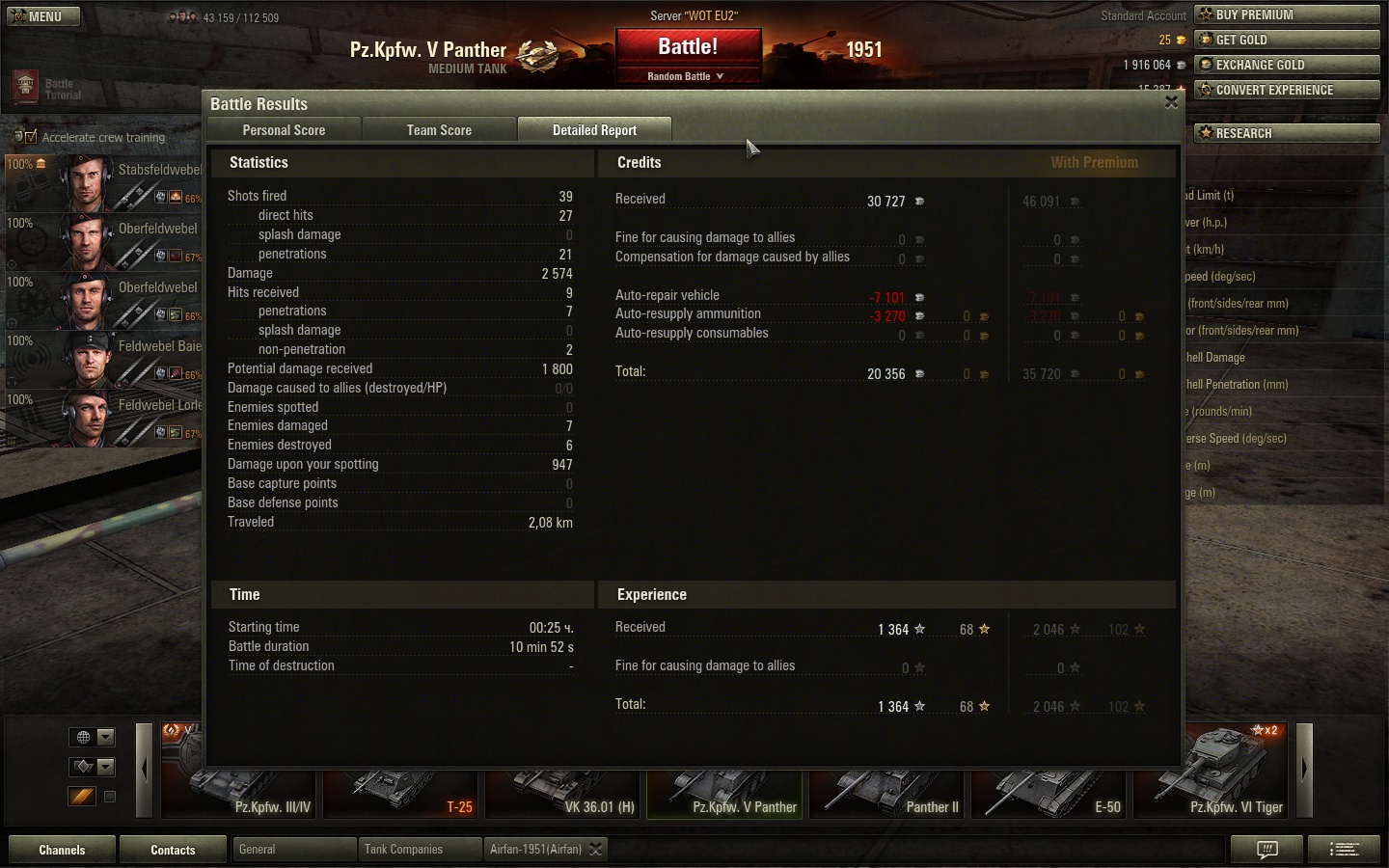Image resolution: width=1389 pixels, height=868 pixels.
Task: Toggle Accelerate crew training checkbox
Action: coord(31,137)
